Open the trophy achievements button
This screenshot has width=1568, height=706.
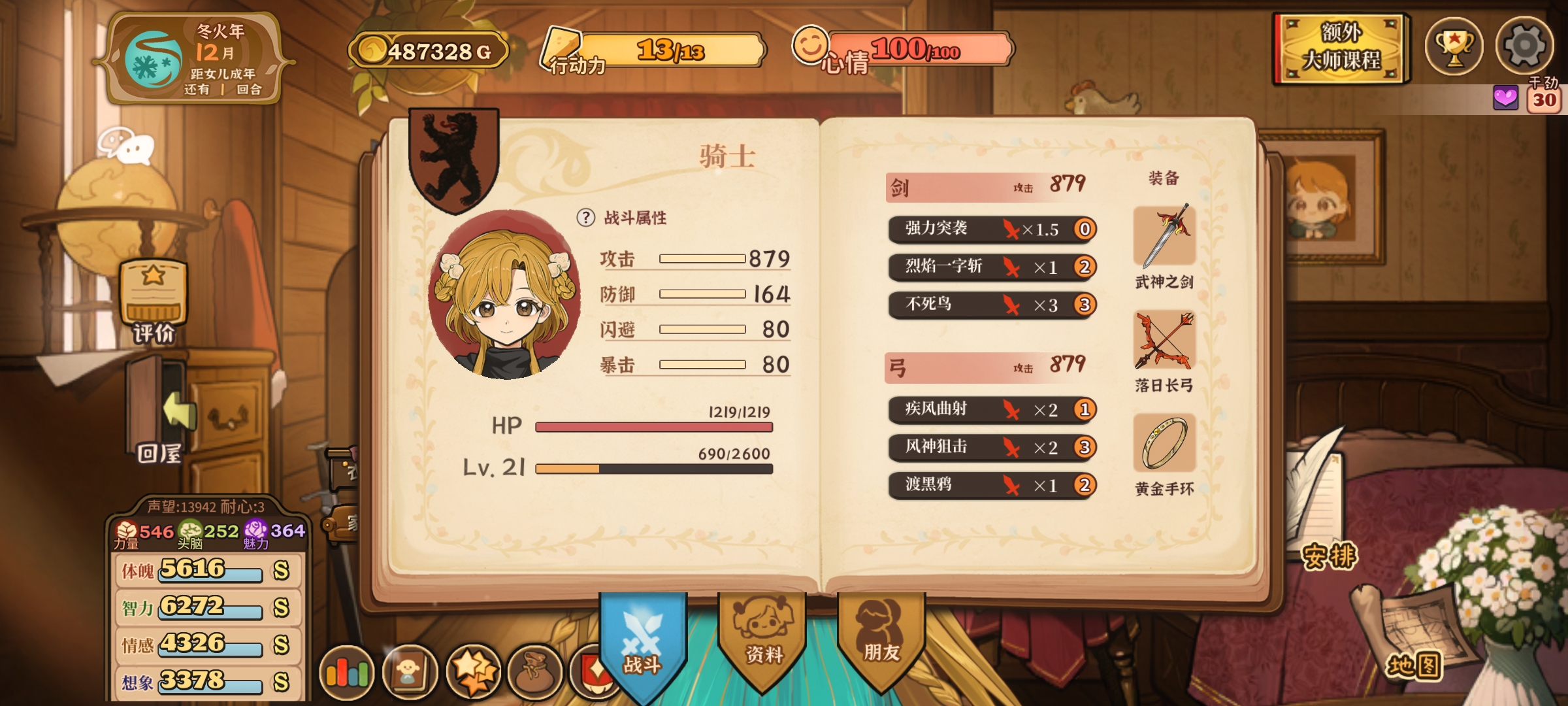(x=1454, y=47)
